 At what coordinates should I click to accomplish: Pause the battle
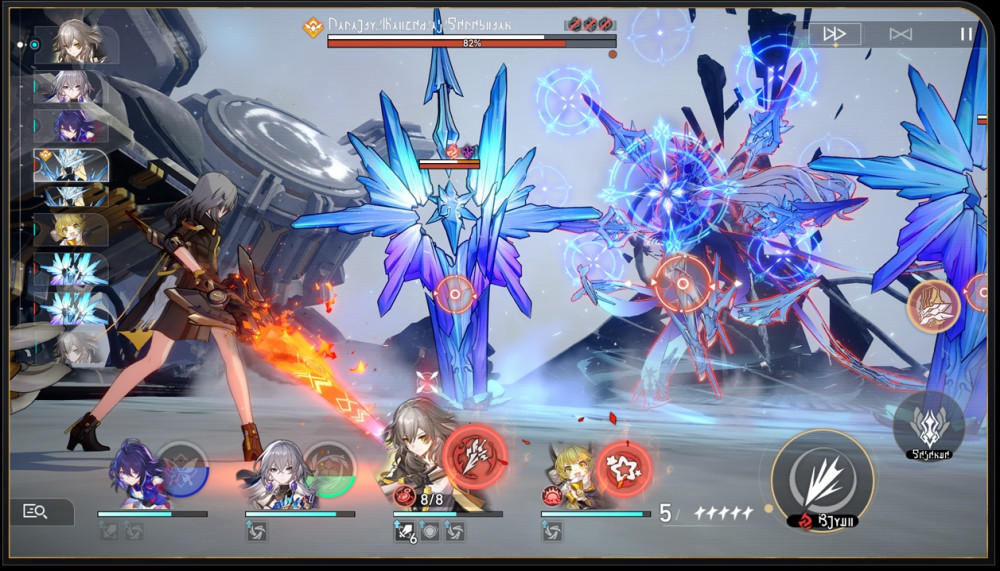tap(966, 34)
